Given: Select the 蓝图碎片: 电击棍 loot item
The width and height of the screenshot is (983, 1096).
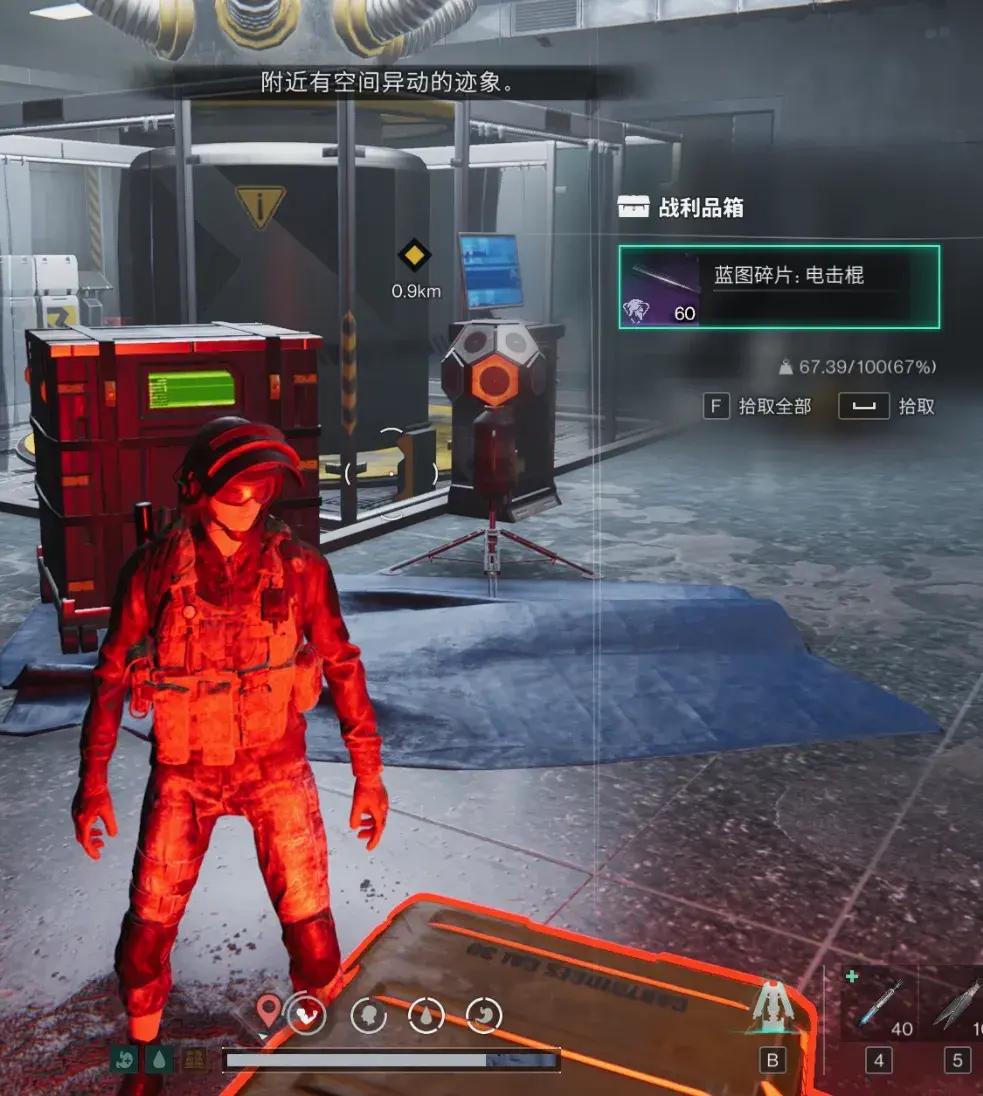Looking at the screenshot, I should (x=778, y=287).
